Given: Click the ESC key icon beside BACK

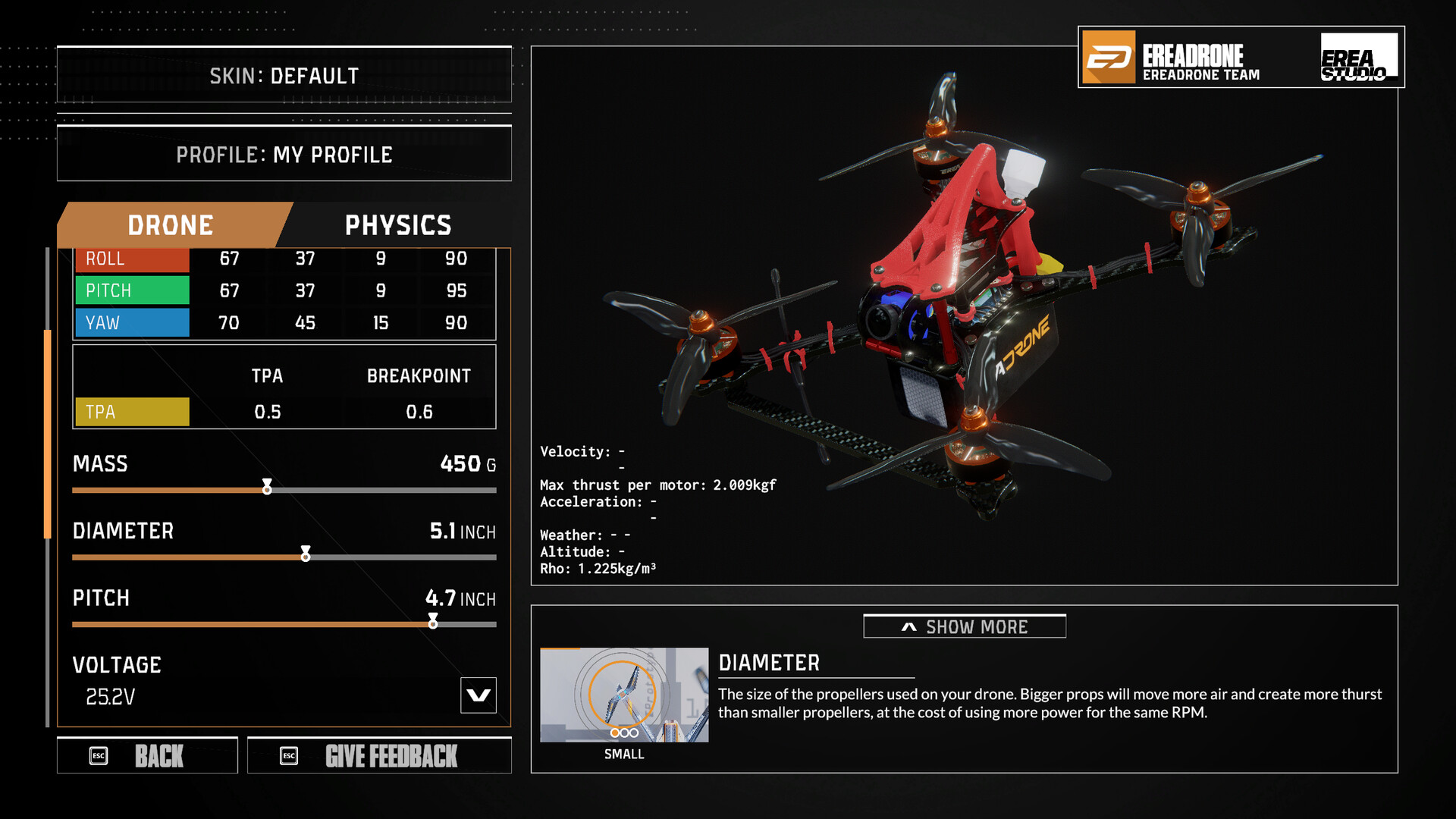Looking at the screenshot, I should (x=99, y=755).
